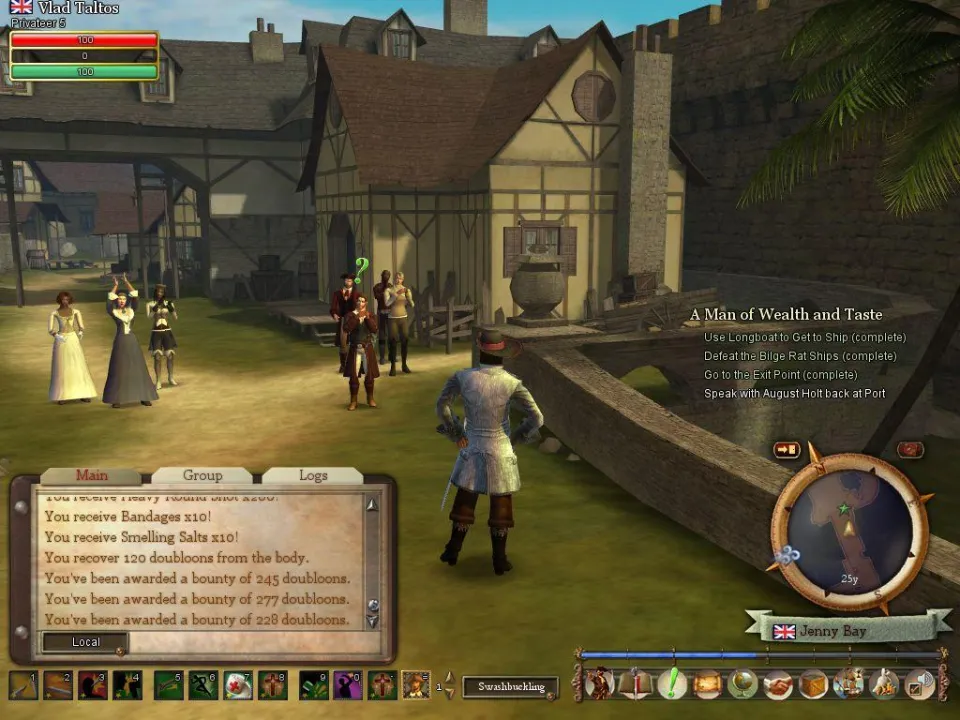This screenshot has width=960, height=720.
Task: Use the white medic cap skill in slot 7
Action: pos(238,685)
